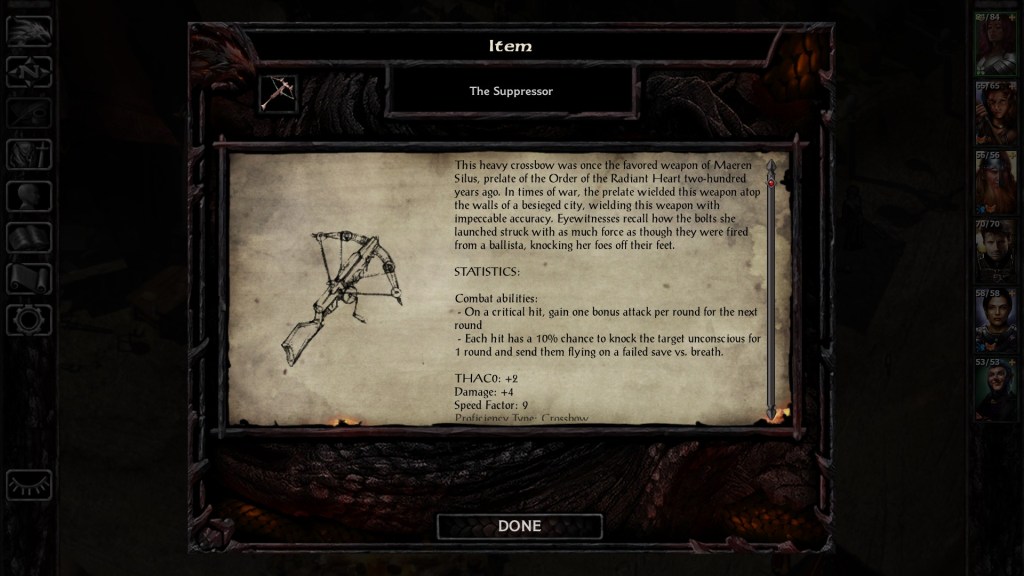Select the party member with 58/58 health

click(x=995, y=319)
